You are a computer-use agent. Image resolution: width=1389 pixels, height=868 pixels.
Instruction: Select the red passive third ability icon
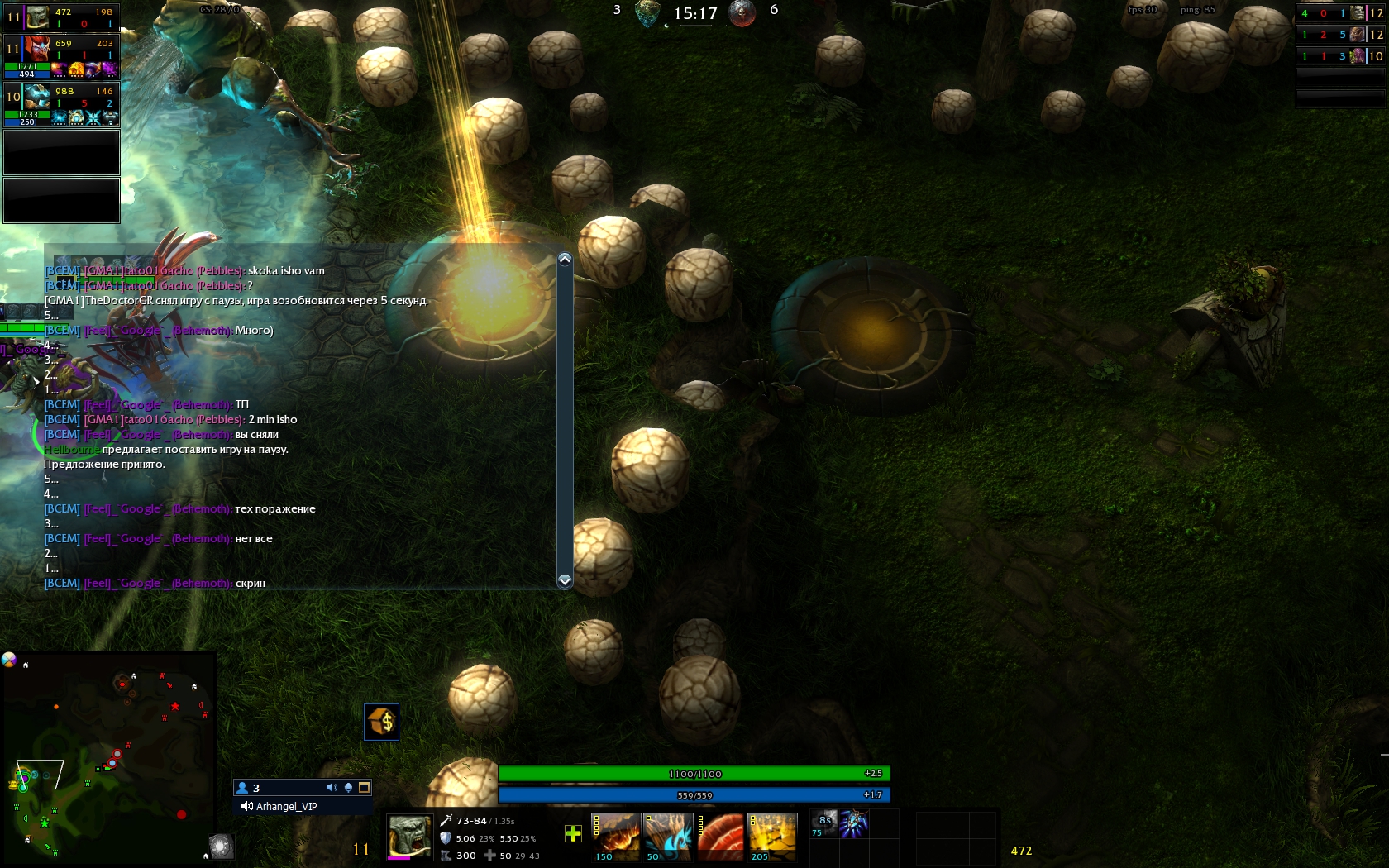coord(720,835)
